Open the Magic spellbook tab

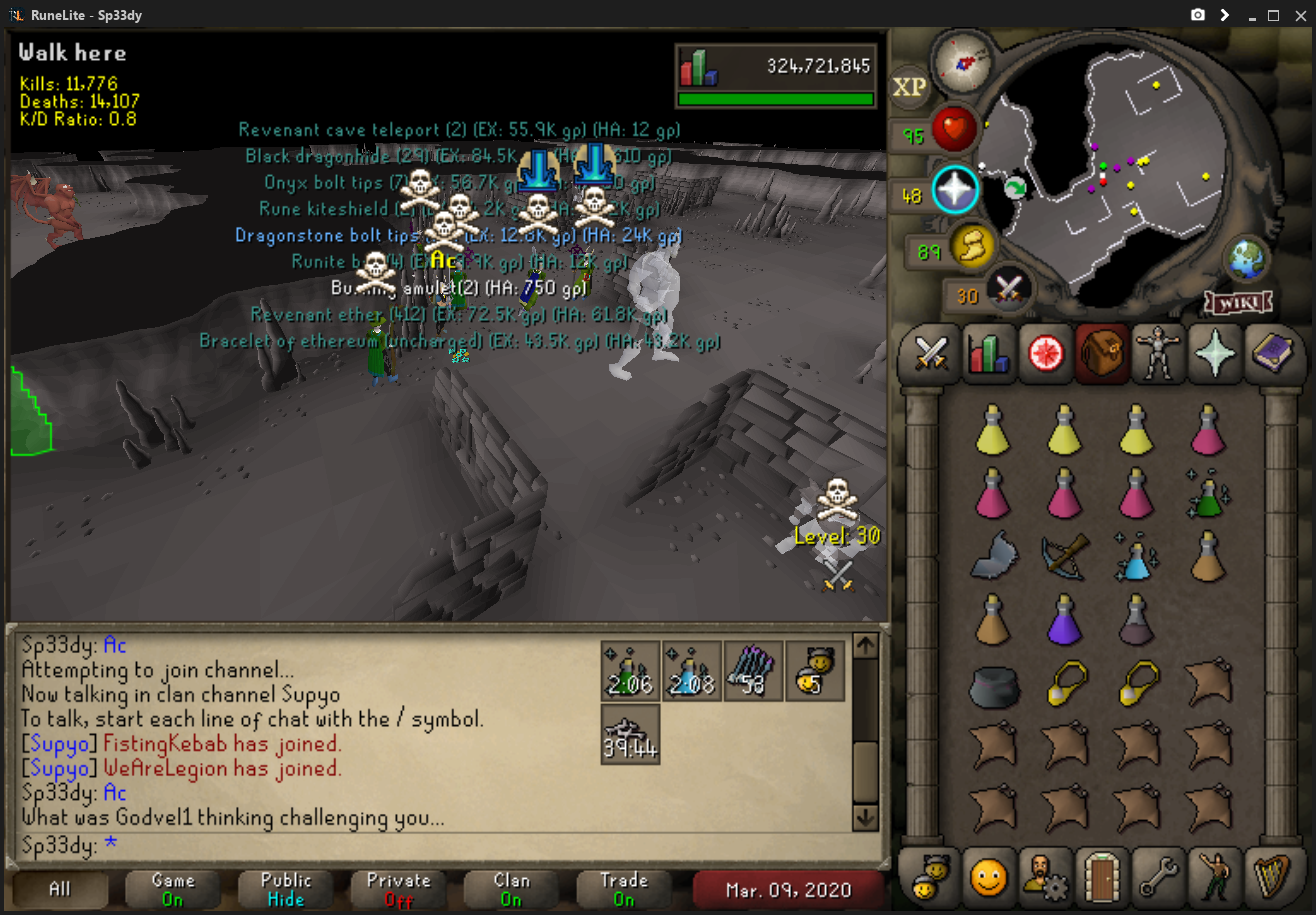(x=1269, y=353)
